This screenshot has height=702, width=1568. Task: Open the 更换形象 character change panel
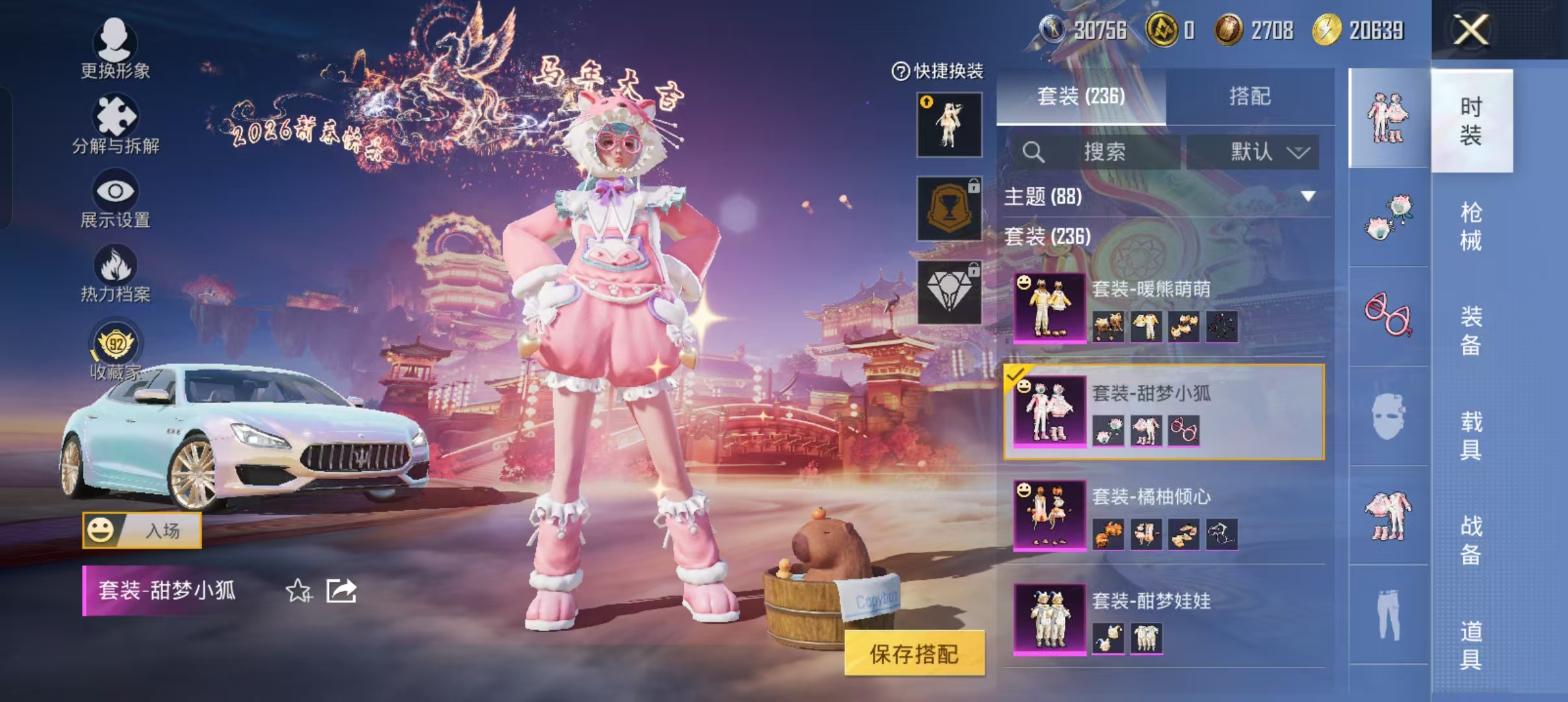pos(114,52)
